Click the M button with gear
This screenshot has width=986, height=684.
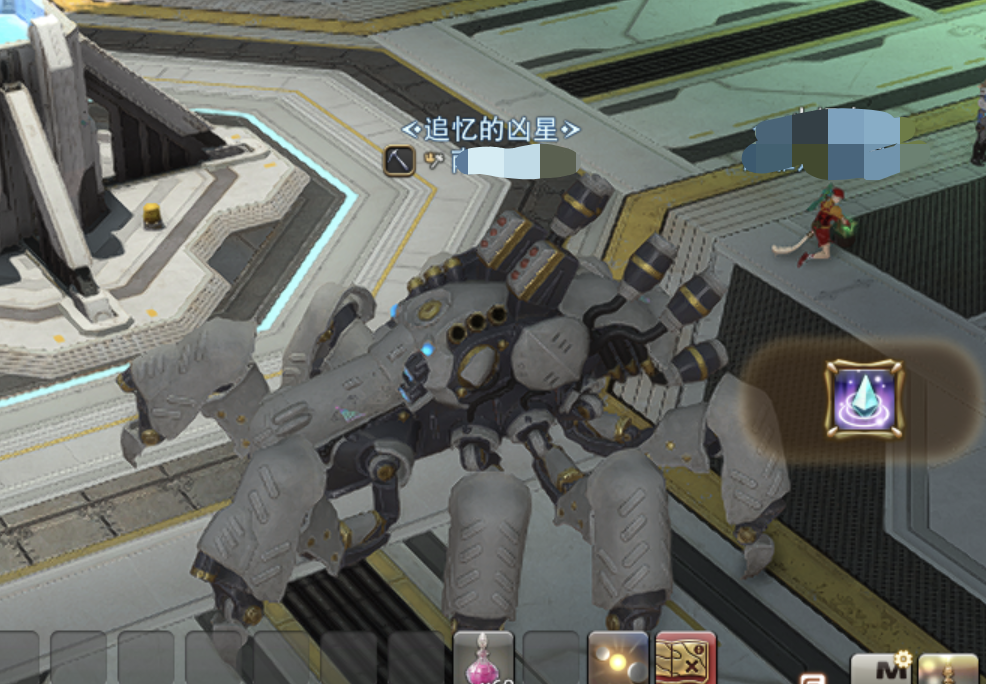[x=878, y=669]
